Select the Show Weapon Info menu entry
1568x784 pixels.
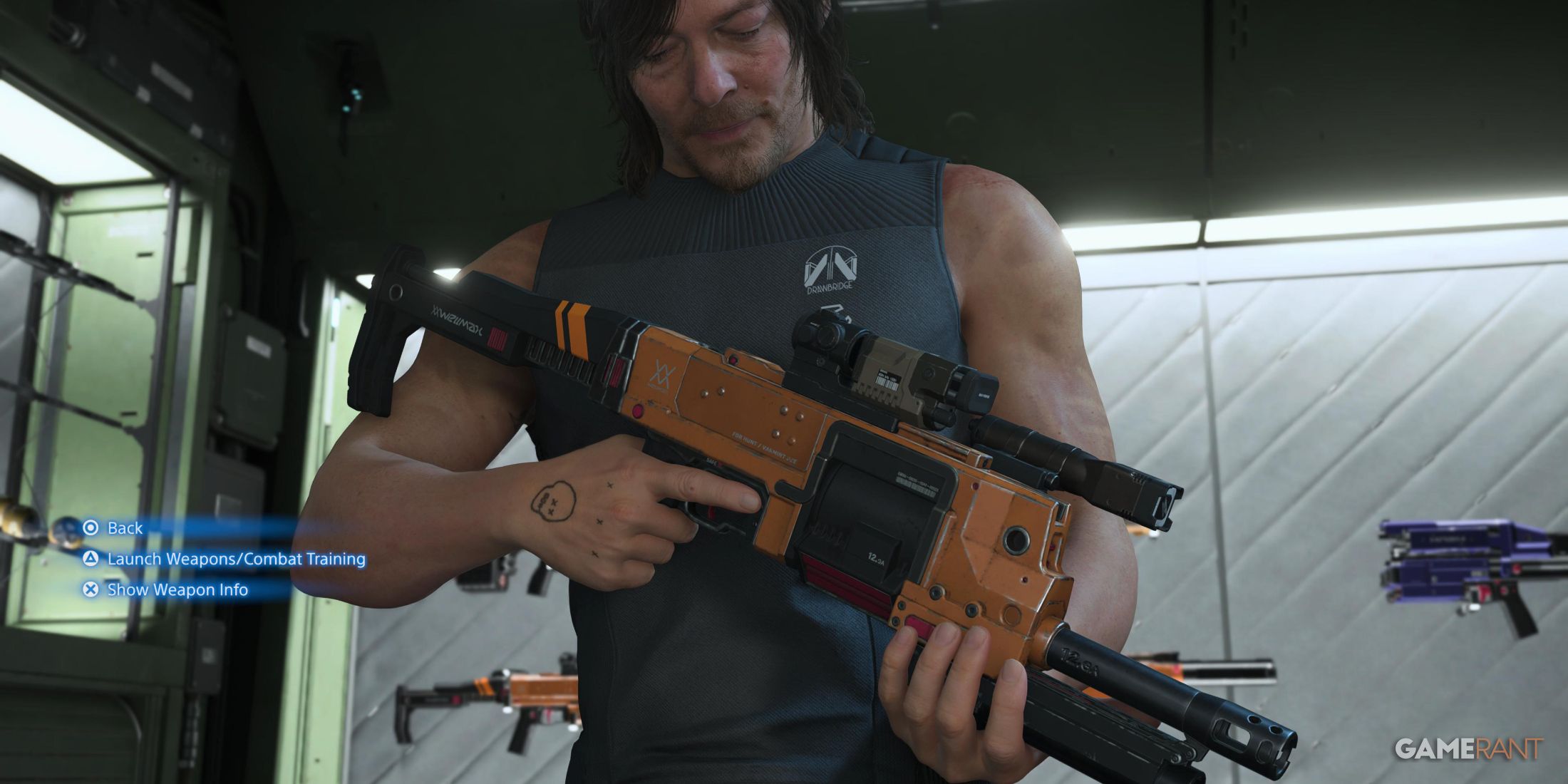[177, 590]
